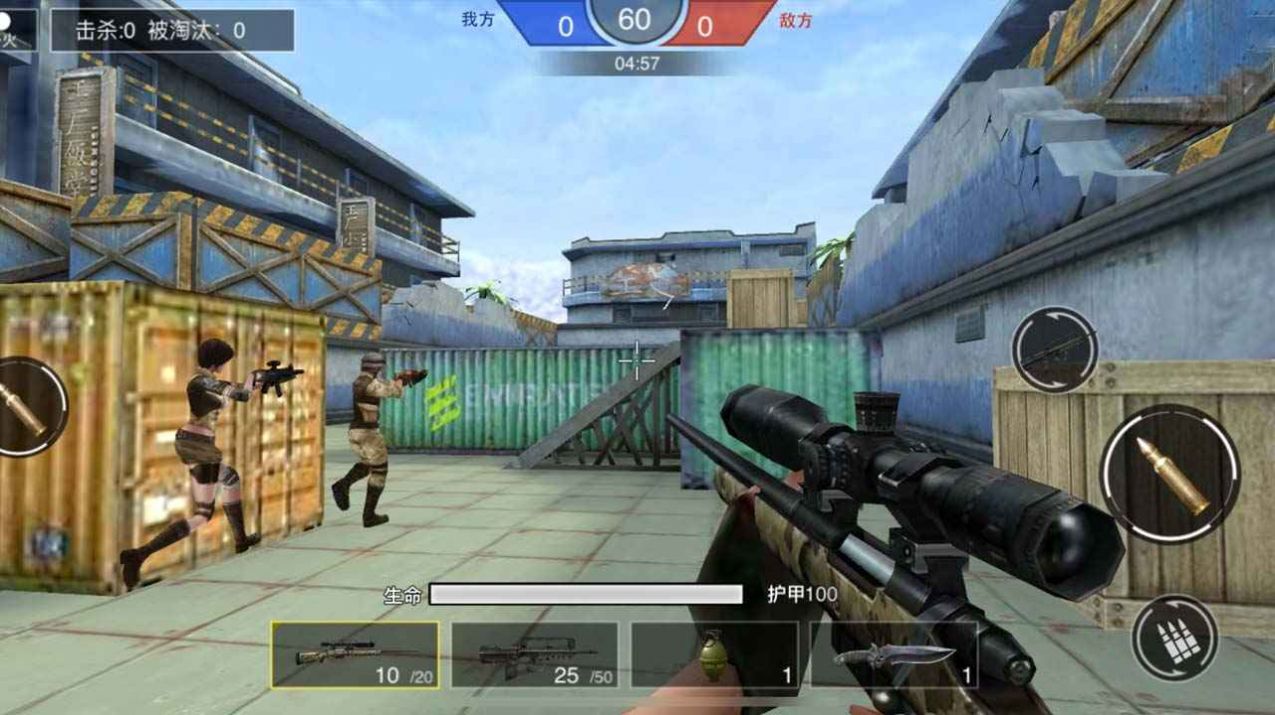Activate the weapon swap button with rifle icon
This screenshot has height=715, width=1275.
[x=1054, y=350]
